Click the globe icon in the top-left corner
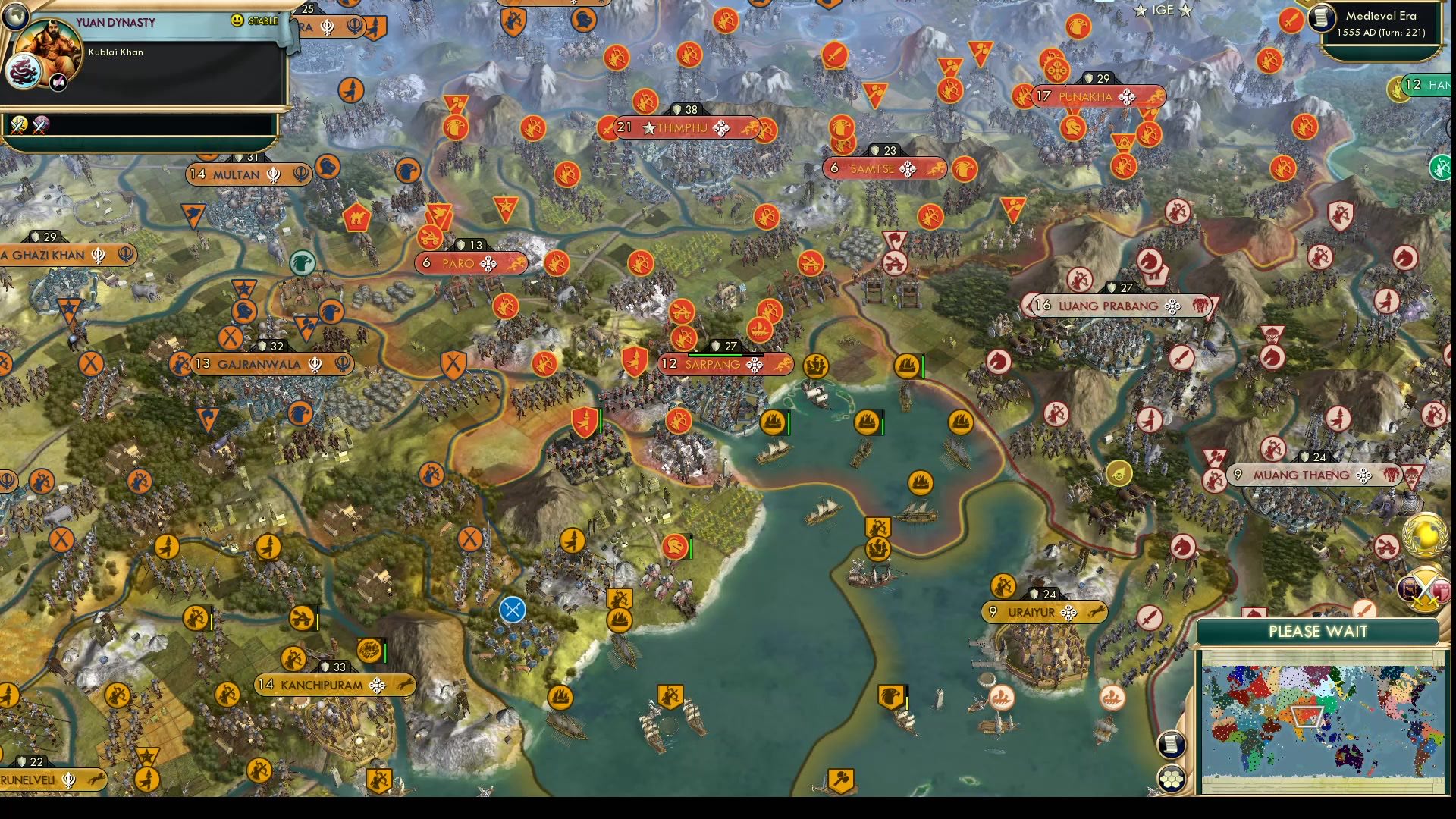The height and width of the screenshot is (819, 1456). pos(17,17)
